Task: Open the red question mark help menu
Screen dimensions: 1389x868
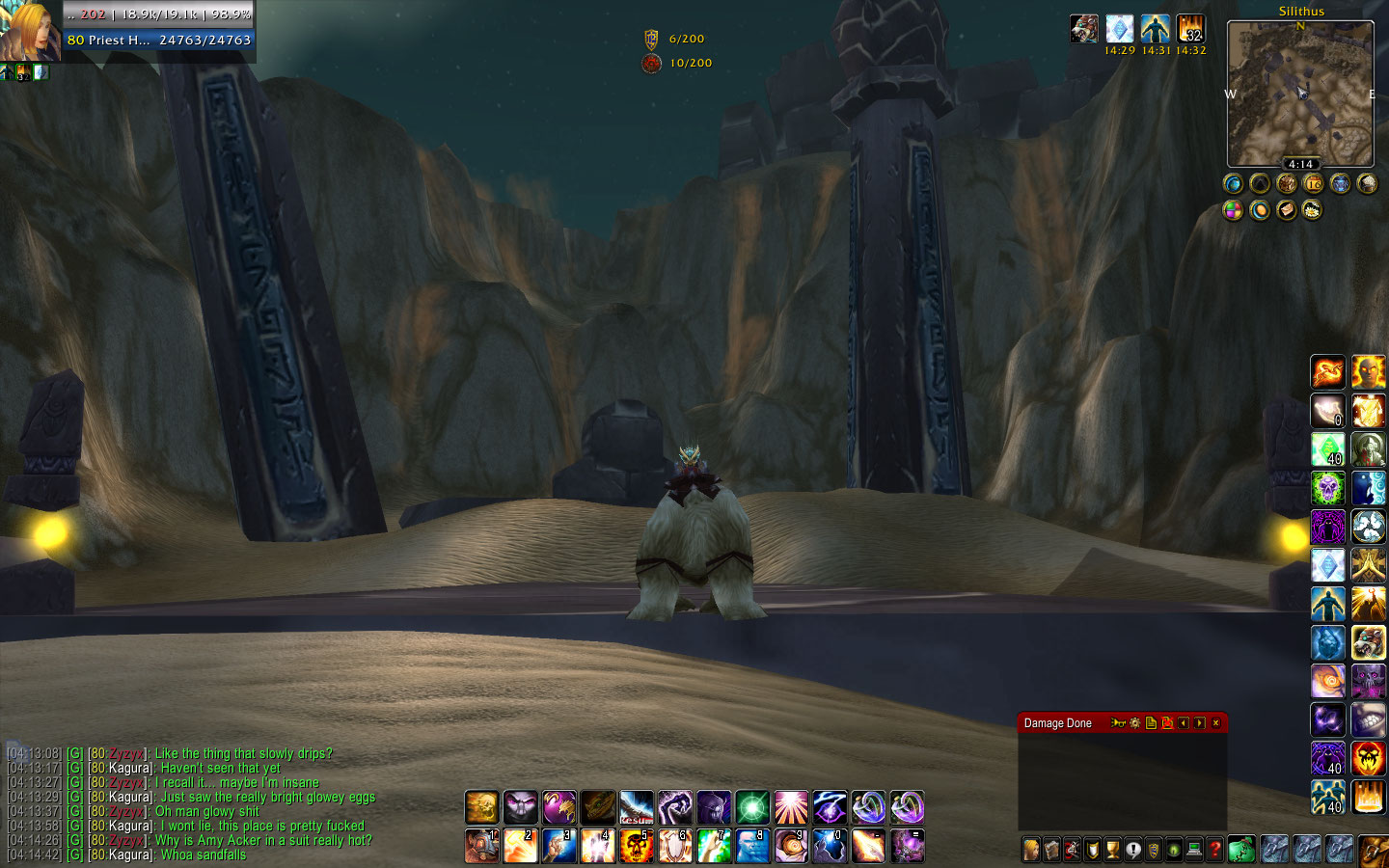Action: pyautogui.click(x=1214, y=850)
